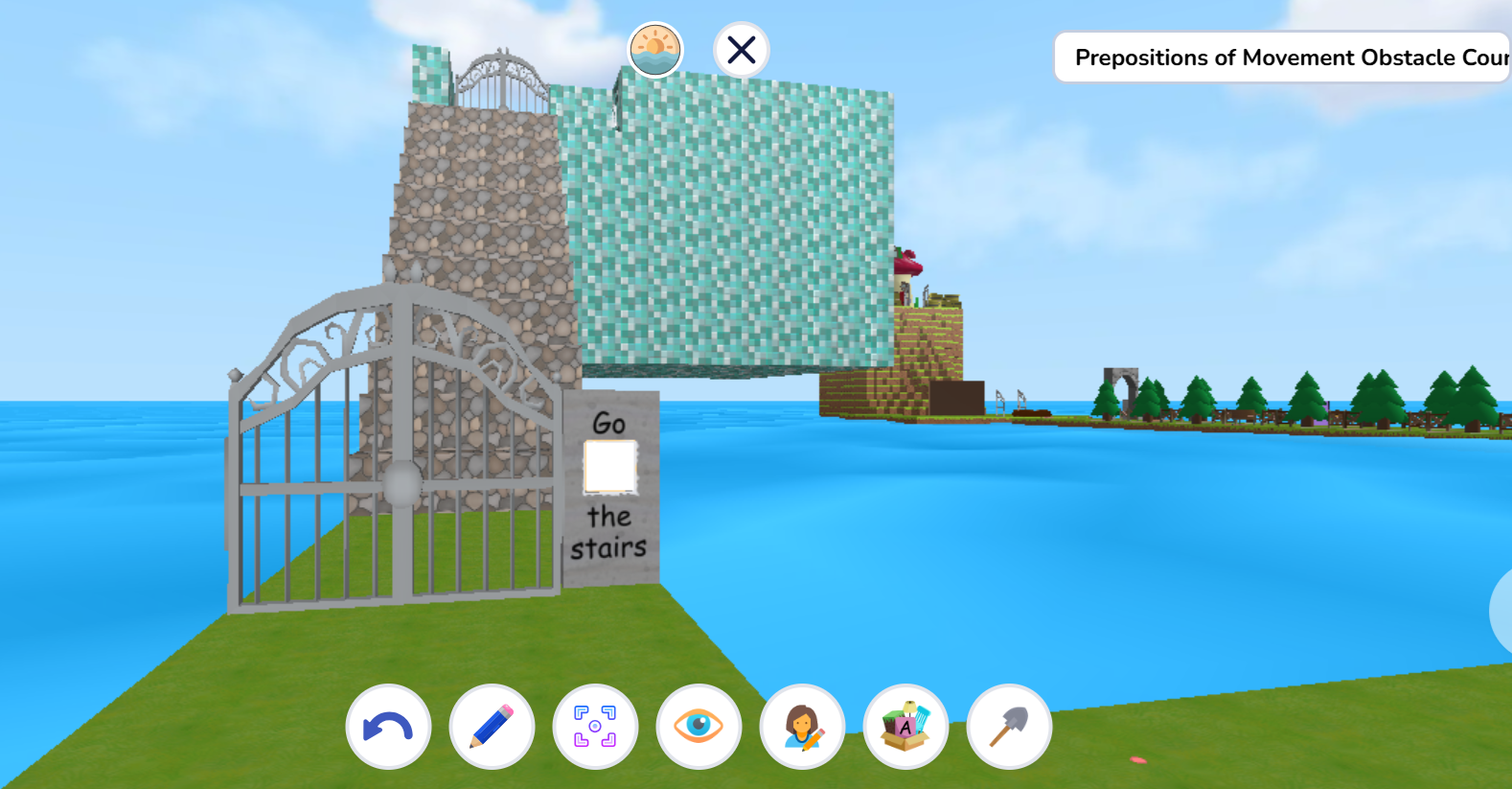Open the character customization panel
1512x789 pixels.
point(802,727)
